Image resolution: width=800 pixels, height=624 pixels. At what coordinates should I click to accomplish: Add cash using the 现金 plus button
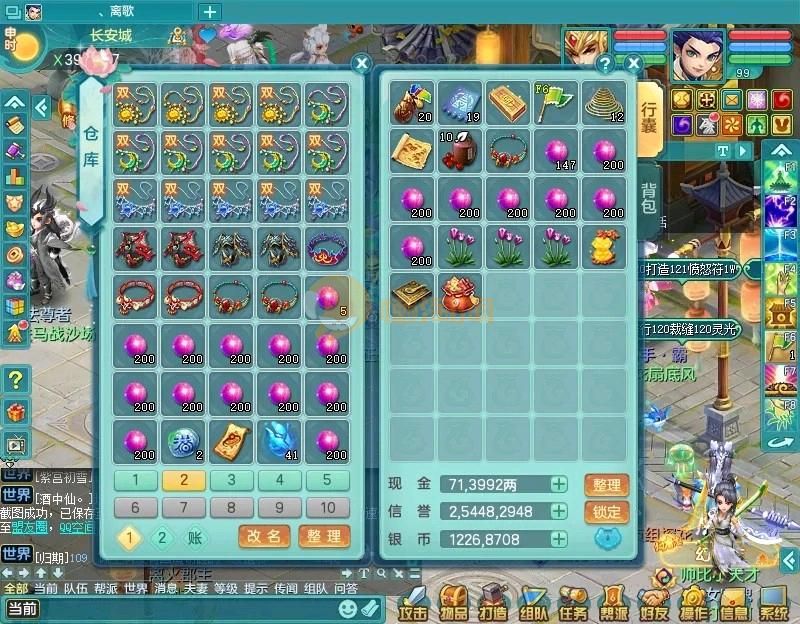coord(559,485)
